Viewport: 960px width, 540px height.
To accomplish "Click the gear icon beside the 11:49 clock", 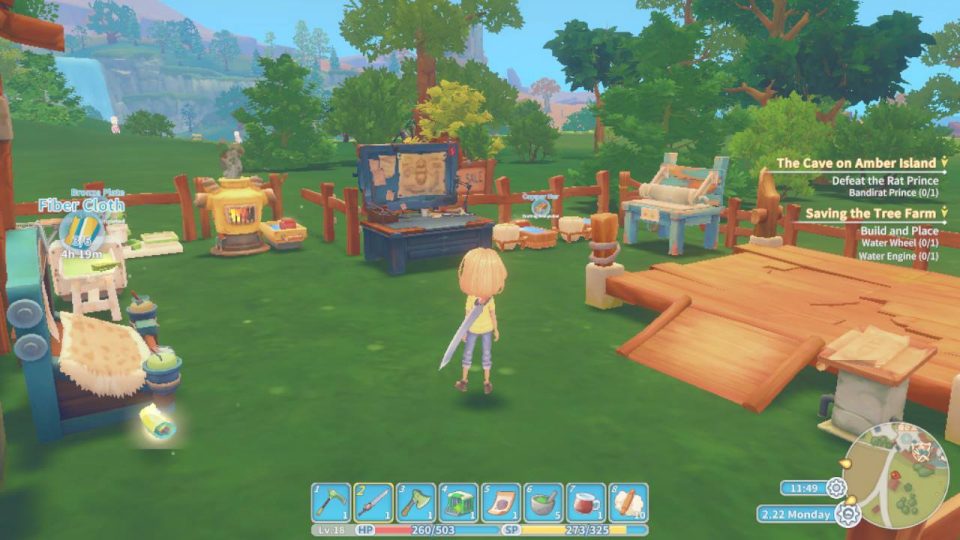I will [x=836, y=488].
